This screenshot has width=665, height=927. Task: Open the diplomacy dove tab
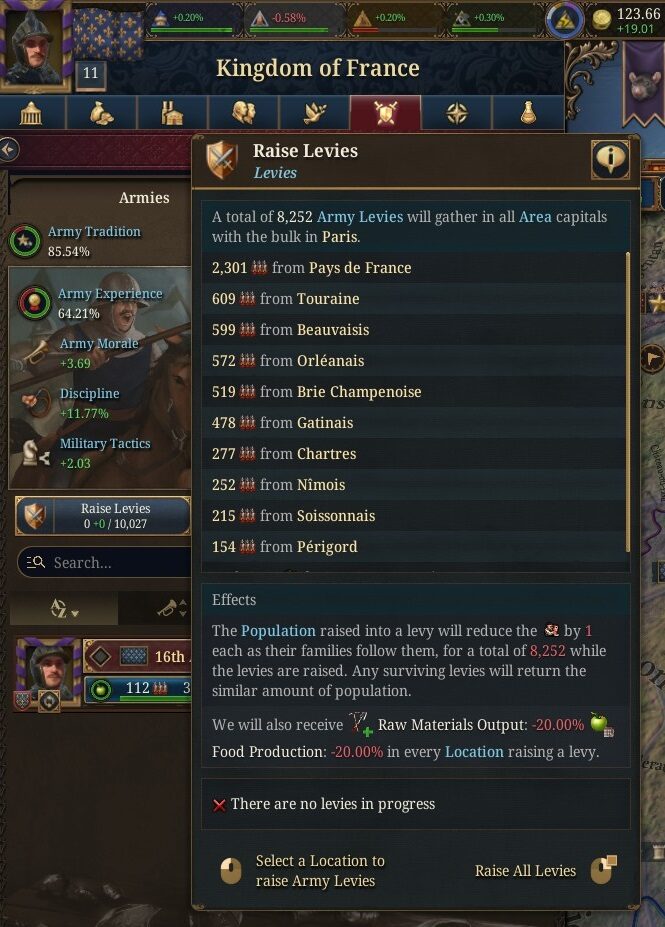(315, 114)
